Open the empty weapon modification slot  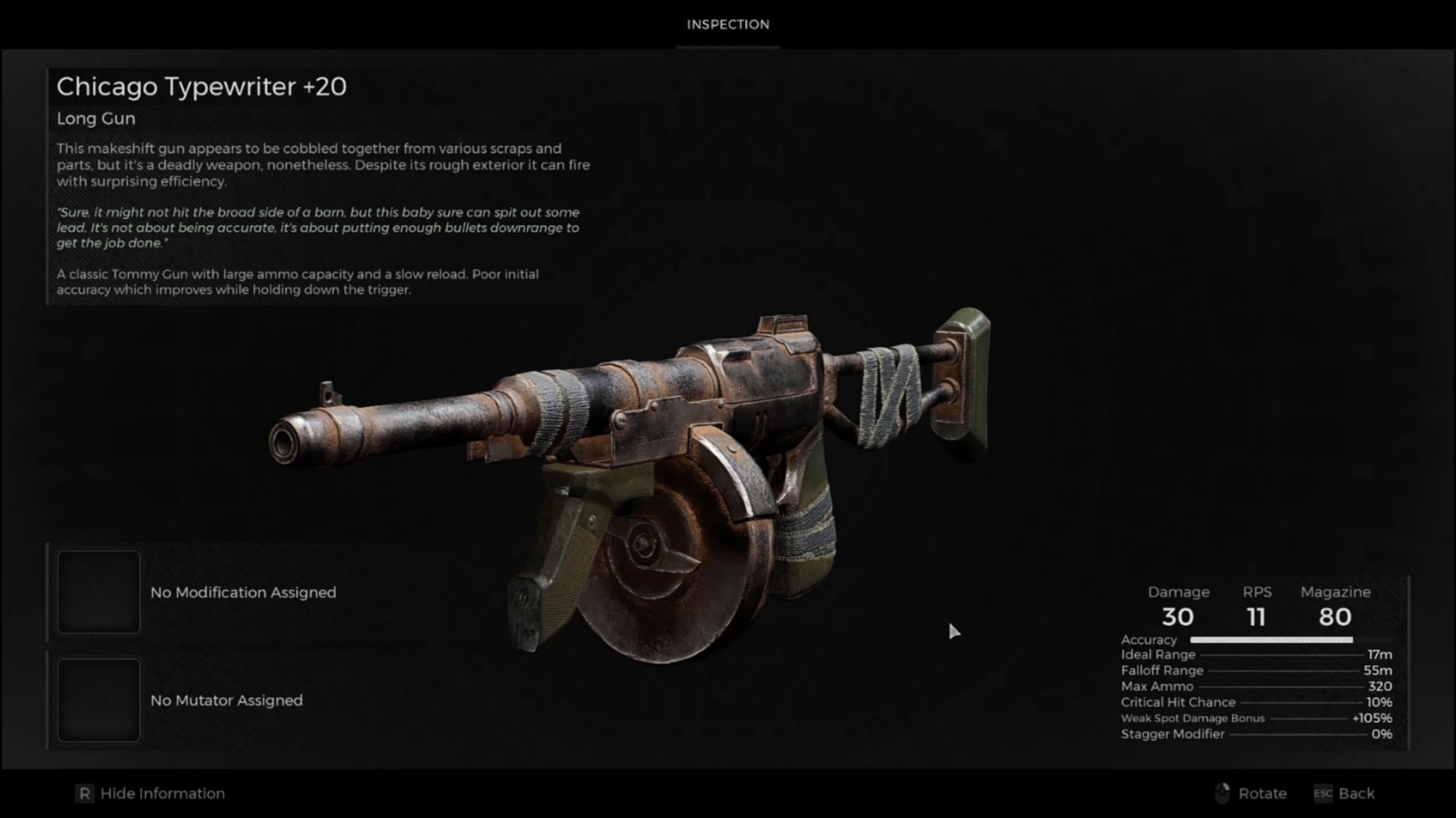click(99, 592)
